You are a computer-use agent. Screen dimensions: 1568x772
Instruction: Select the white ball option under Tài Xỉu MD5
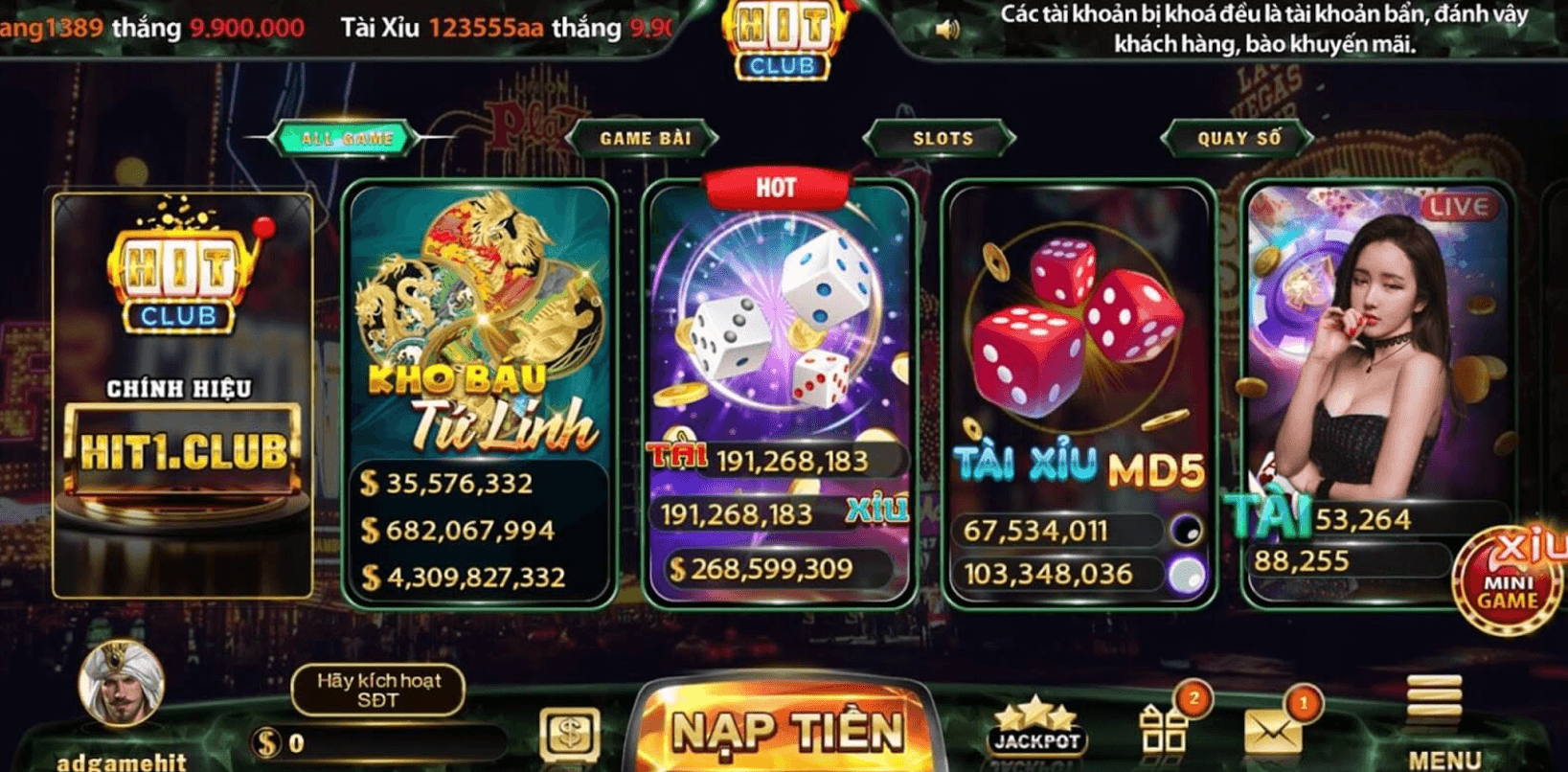(1187, 572)
